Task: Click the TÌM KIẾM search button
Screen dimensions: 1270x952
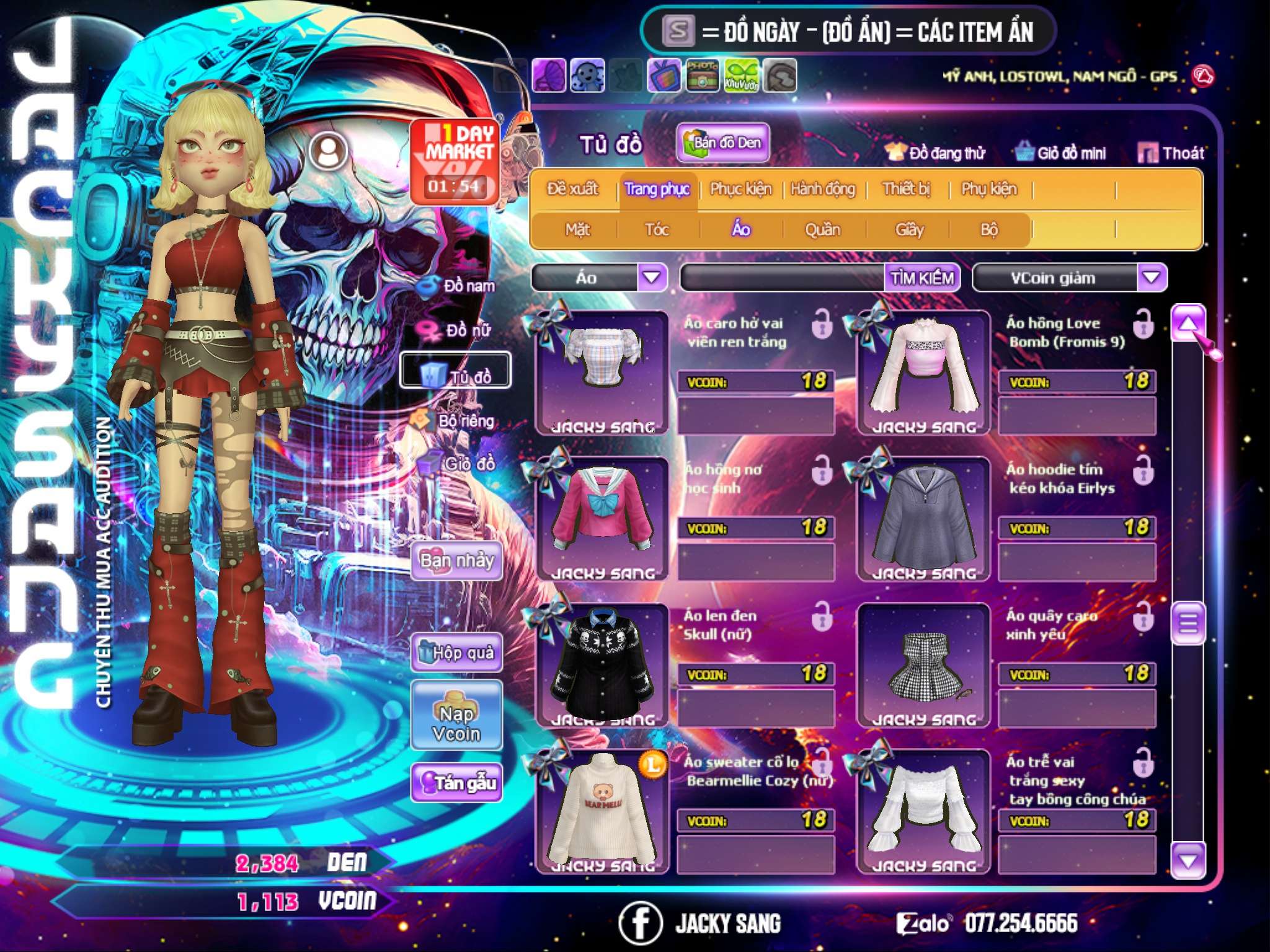Action: [921, 278]
